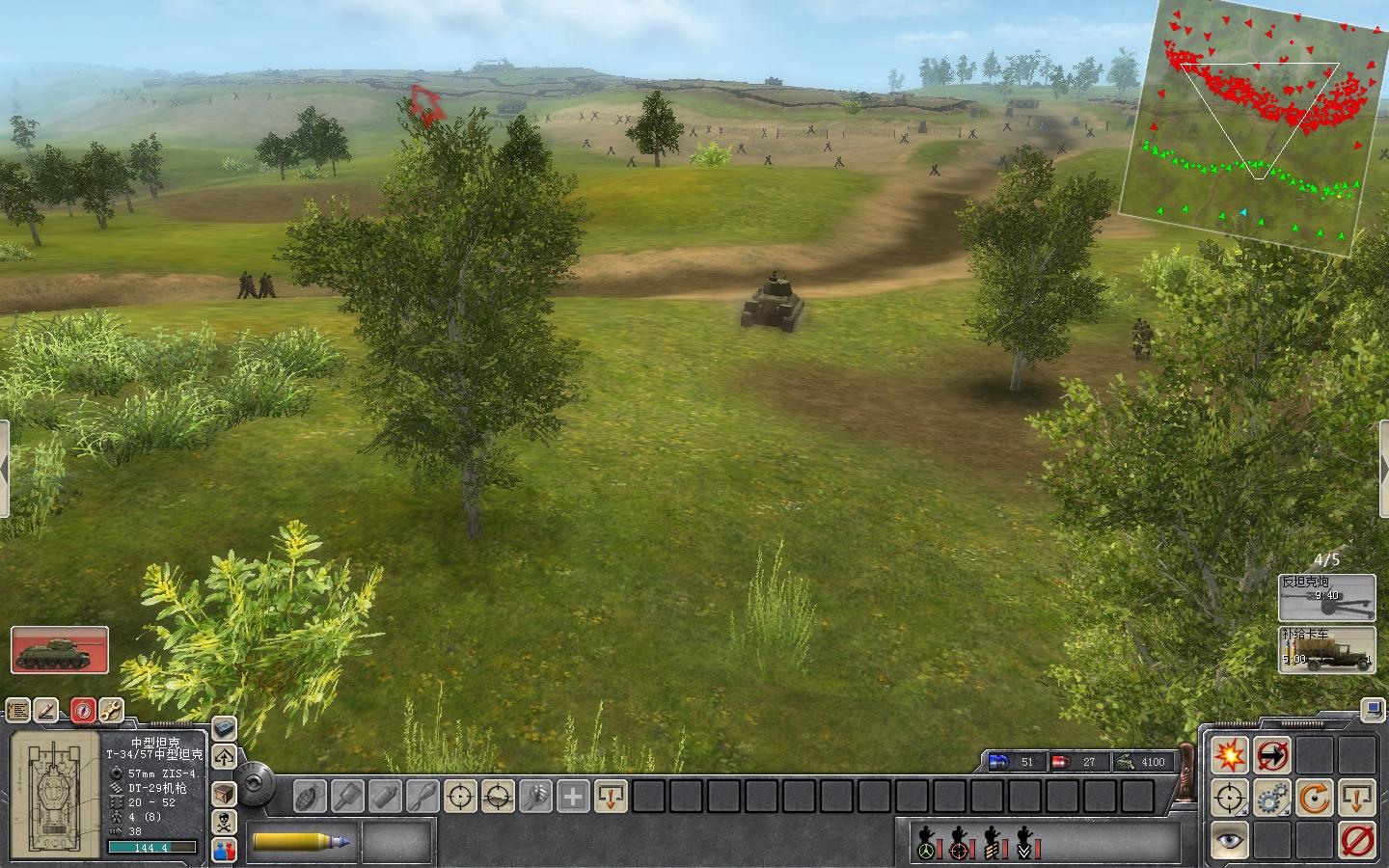Image resolution: width=1389 pixels, height=868 pixels.
Task: Call in the supply truck reinforcement
Action: click(x=1327, y=650)
